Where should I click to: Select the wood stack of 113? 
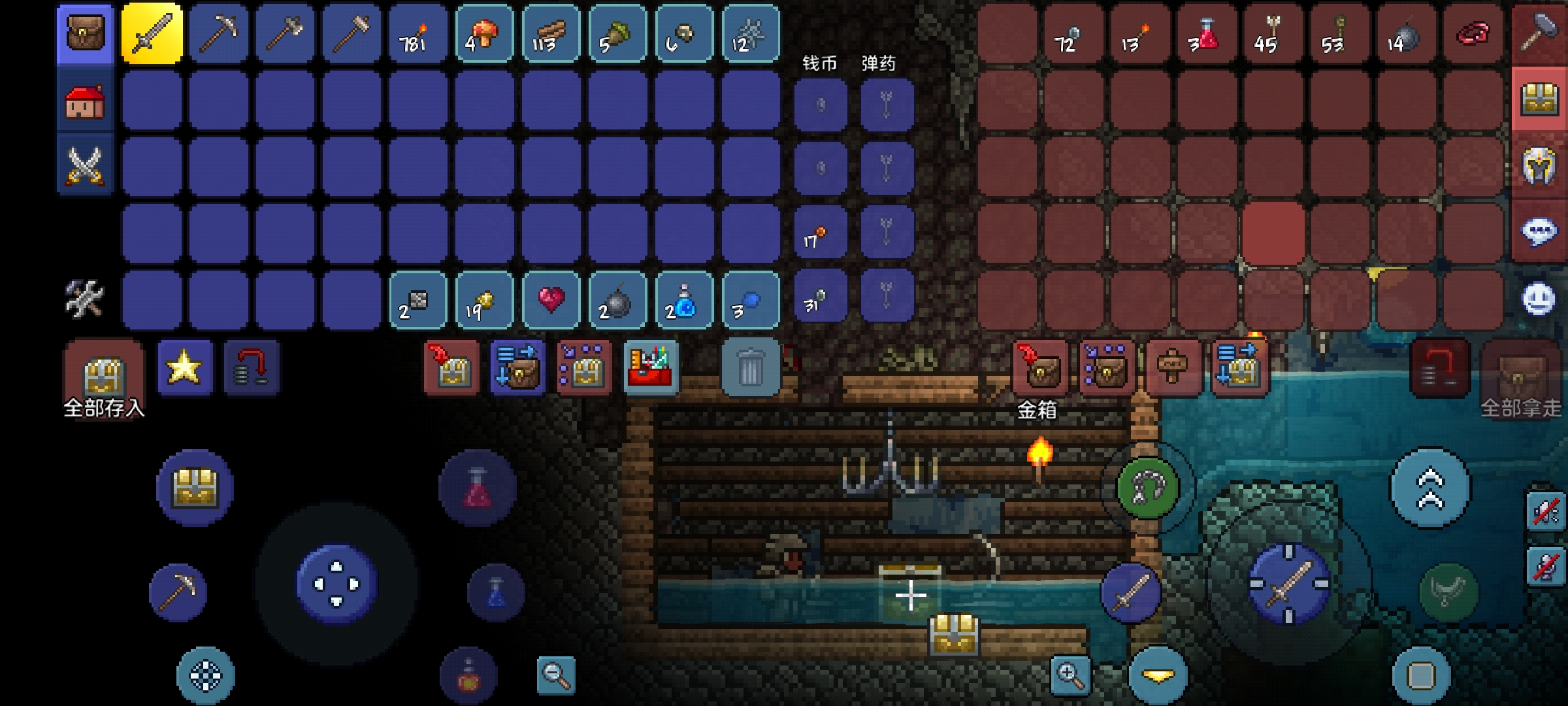click(x=551, y=33)
